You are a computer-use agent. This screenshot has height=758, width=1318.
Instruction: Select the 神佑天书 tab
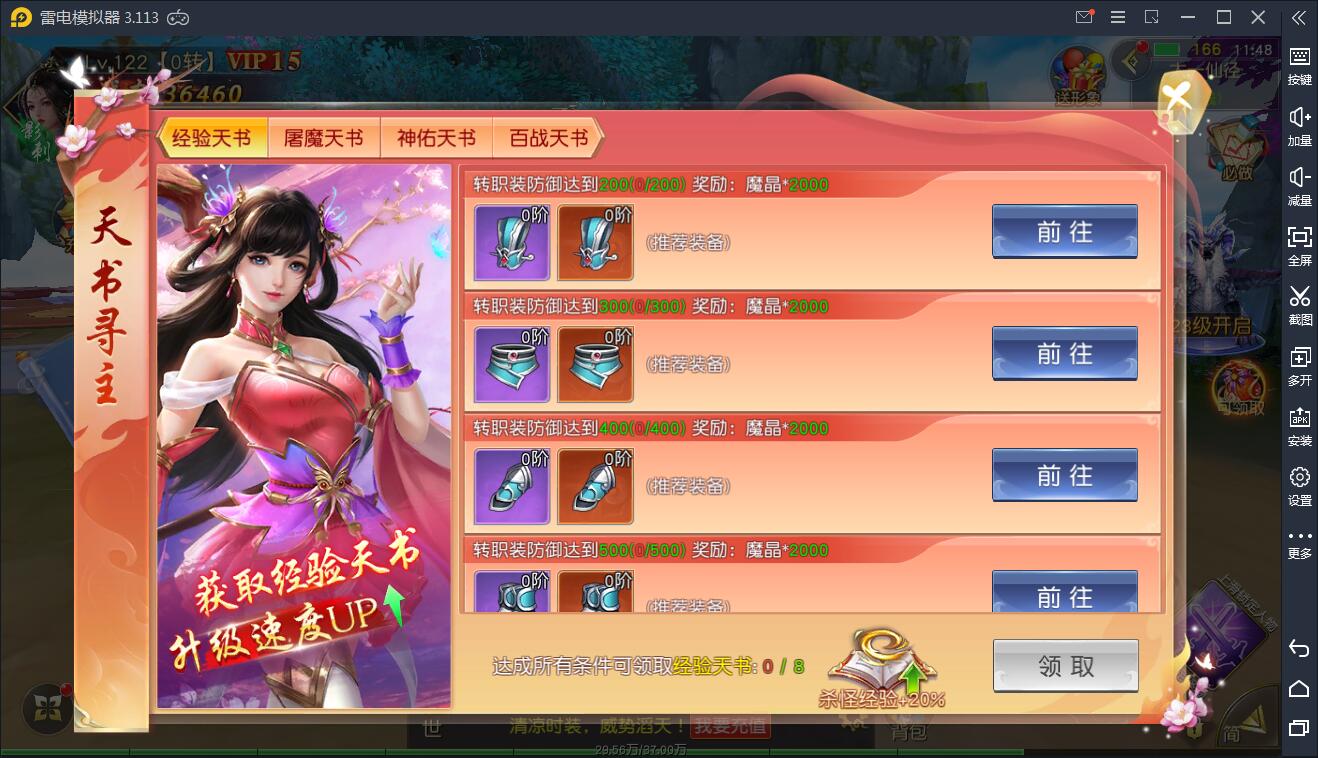click(436, 137)
